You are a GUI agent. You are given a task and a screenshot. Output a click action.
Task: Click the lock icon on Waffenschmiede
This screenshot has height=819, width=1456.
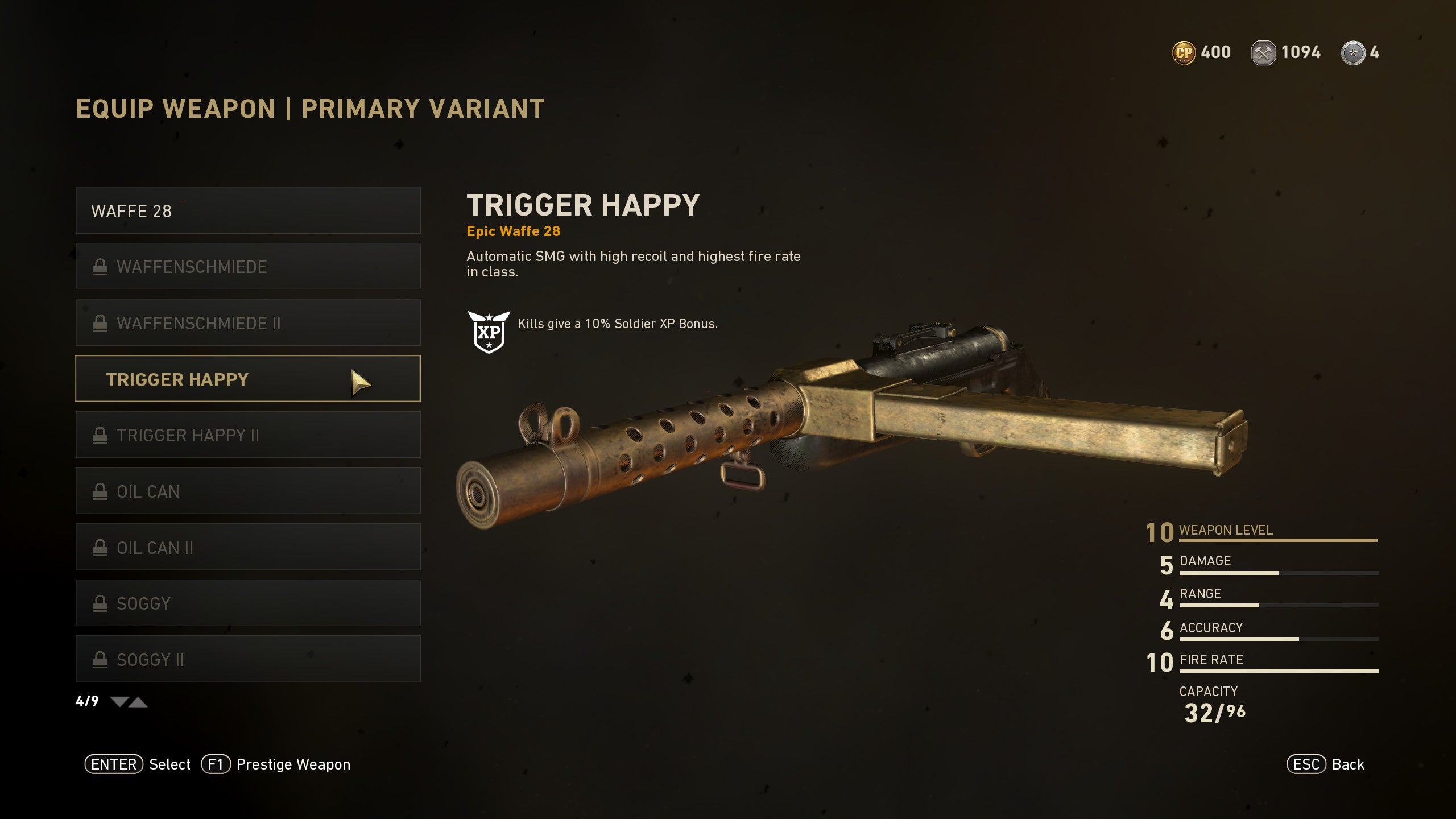point(101,266)
